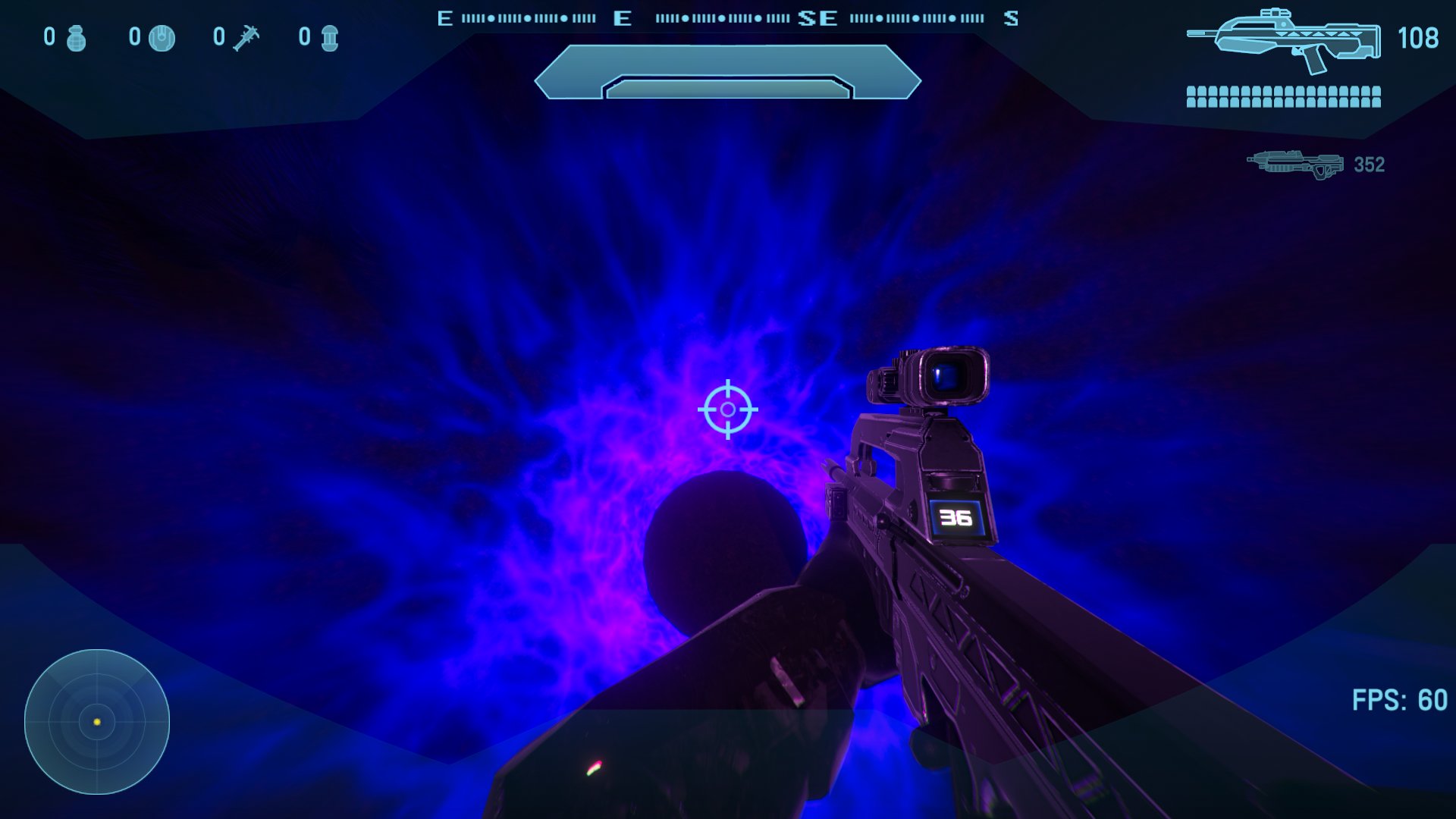Click the 352 reserve ammo readout
The height and width of the screenshot is (819, 1456).
point(1370,162)
